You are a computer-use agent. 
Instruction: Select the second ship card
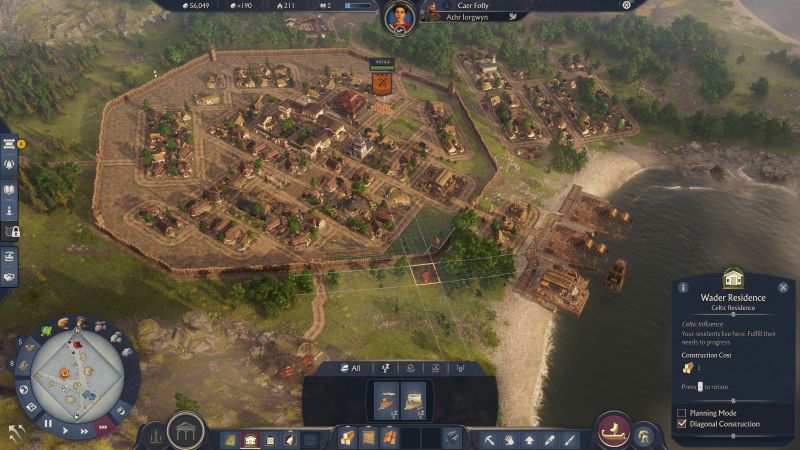414,400
